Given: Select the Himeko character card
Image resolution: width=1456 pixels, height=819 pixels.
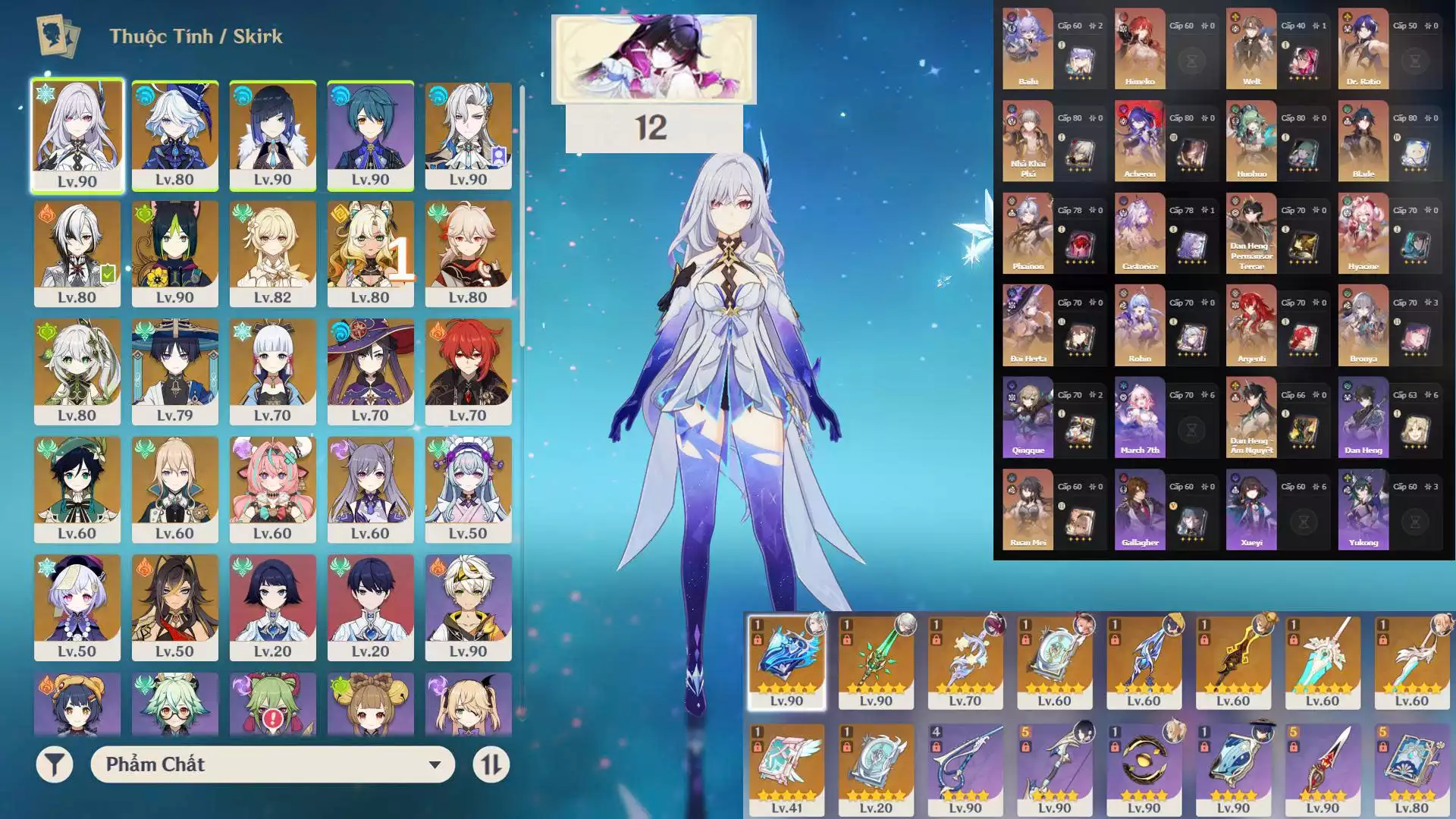Looking at the screenshot, I should click(x=1140, y=49).
